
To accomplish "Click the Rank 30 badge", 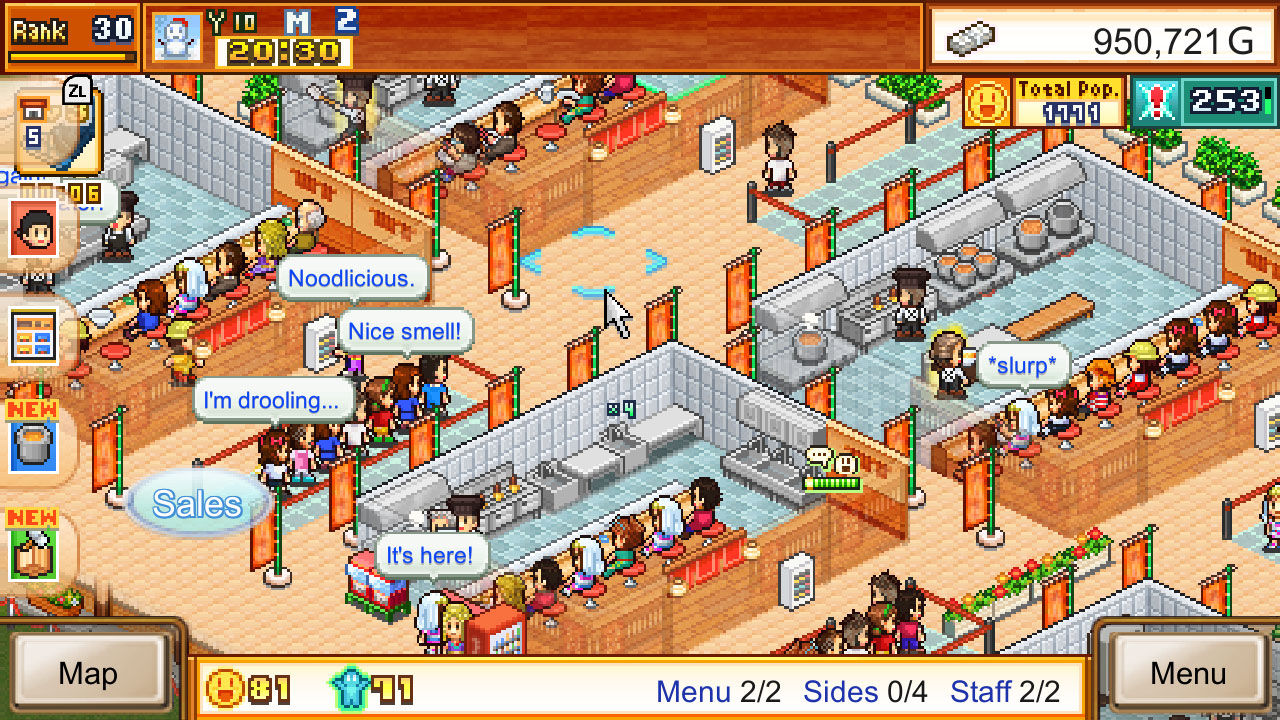I will coord(70,31).
